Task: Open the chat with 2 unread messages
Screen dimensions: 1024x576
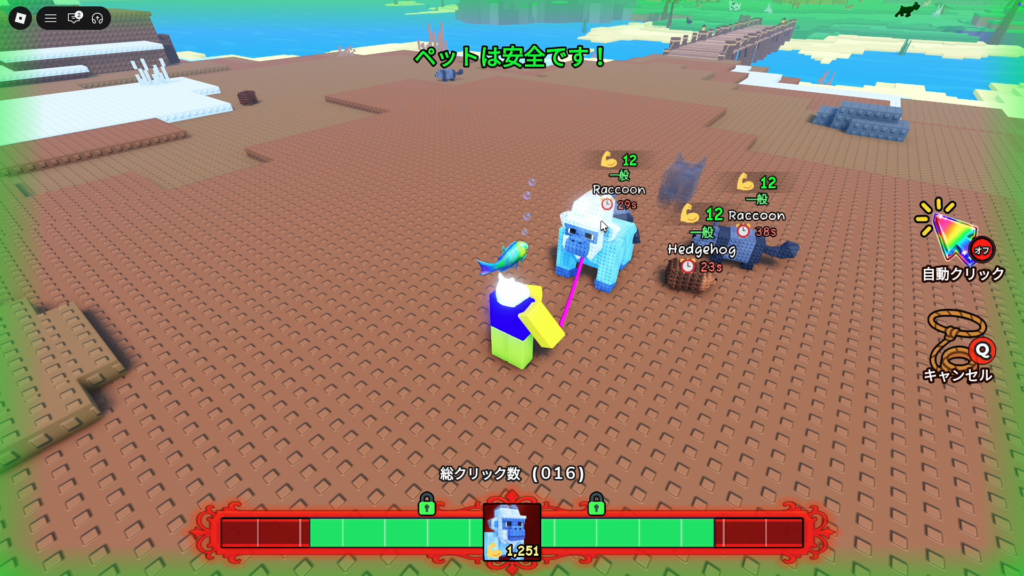Action: point(74,18)
